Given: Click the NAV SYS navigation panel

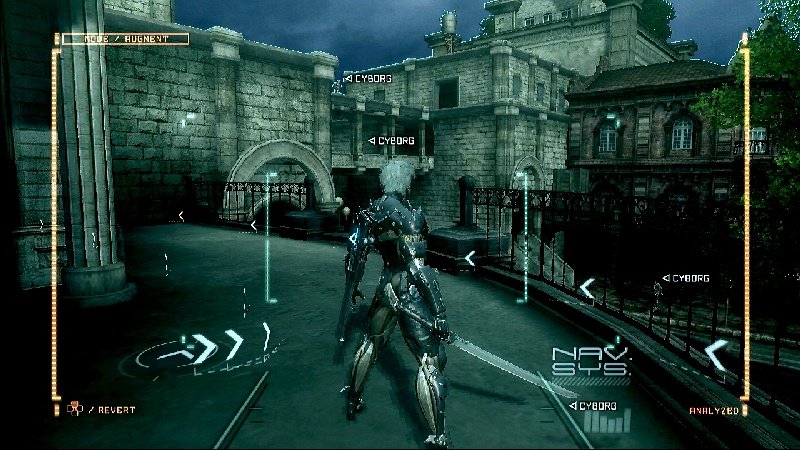Looking at the screenshot, I should click(592, 361).
